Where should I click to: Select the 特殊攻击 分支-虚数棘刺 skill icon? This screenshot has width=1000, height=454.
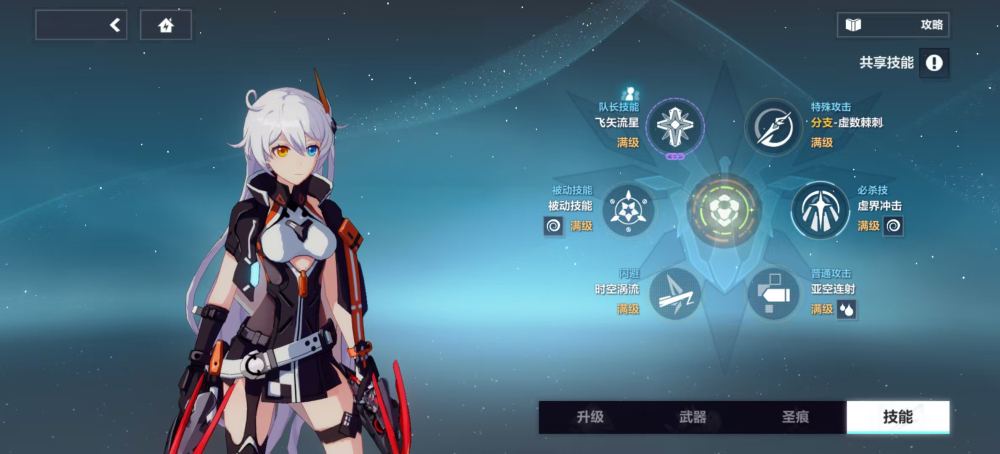point(774,126)
